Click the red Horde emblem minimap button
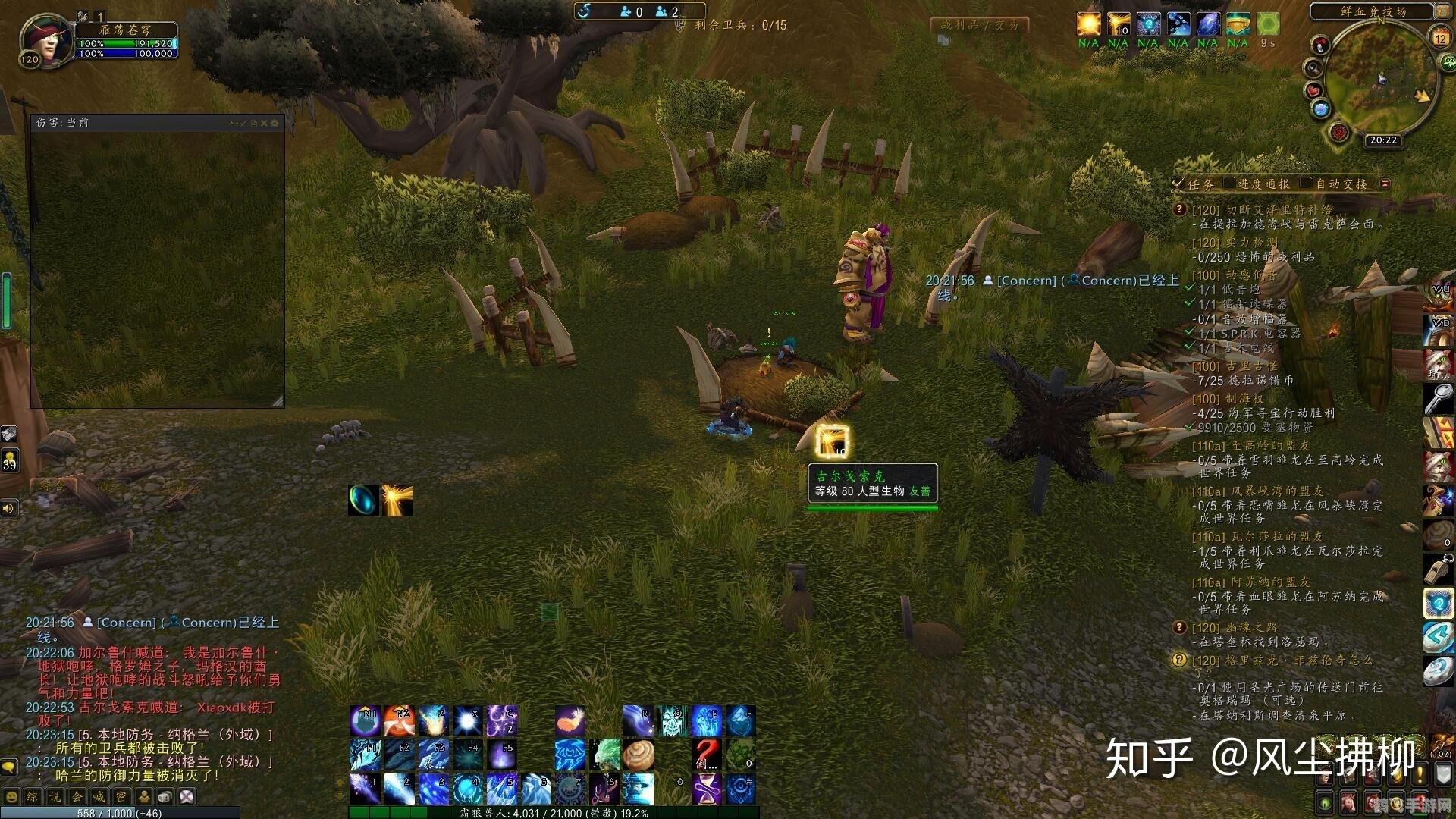Image resolution: width=1456 pixels, height=819 pixels. pos(1339,133)
